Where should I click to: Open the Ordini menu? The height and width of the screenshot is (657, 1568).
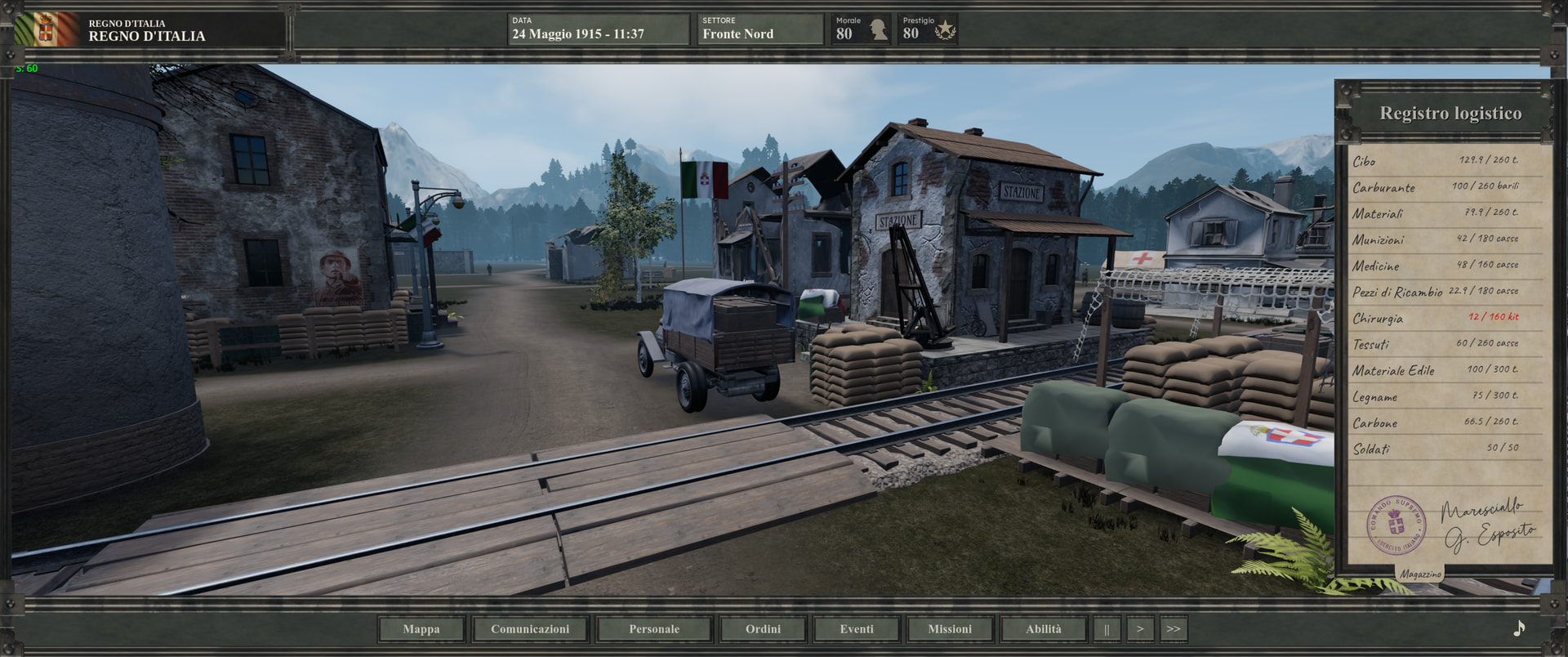(763, 629)
